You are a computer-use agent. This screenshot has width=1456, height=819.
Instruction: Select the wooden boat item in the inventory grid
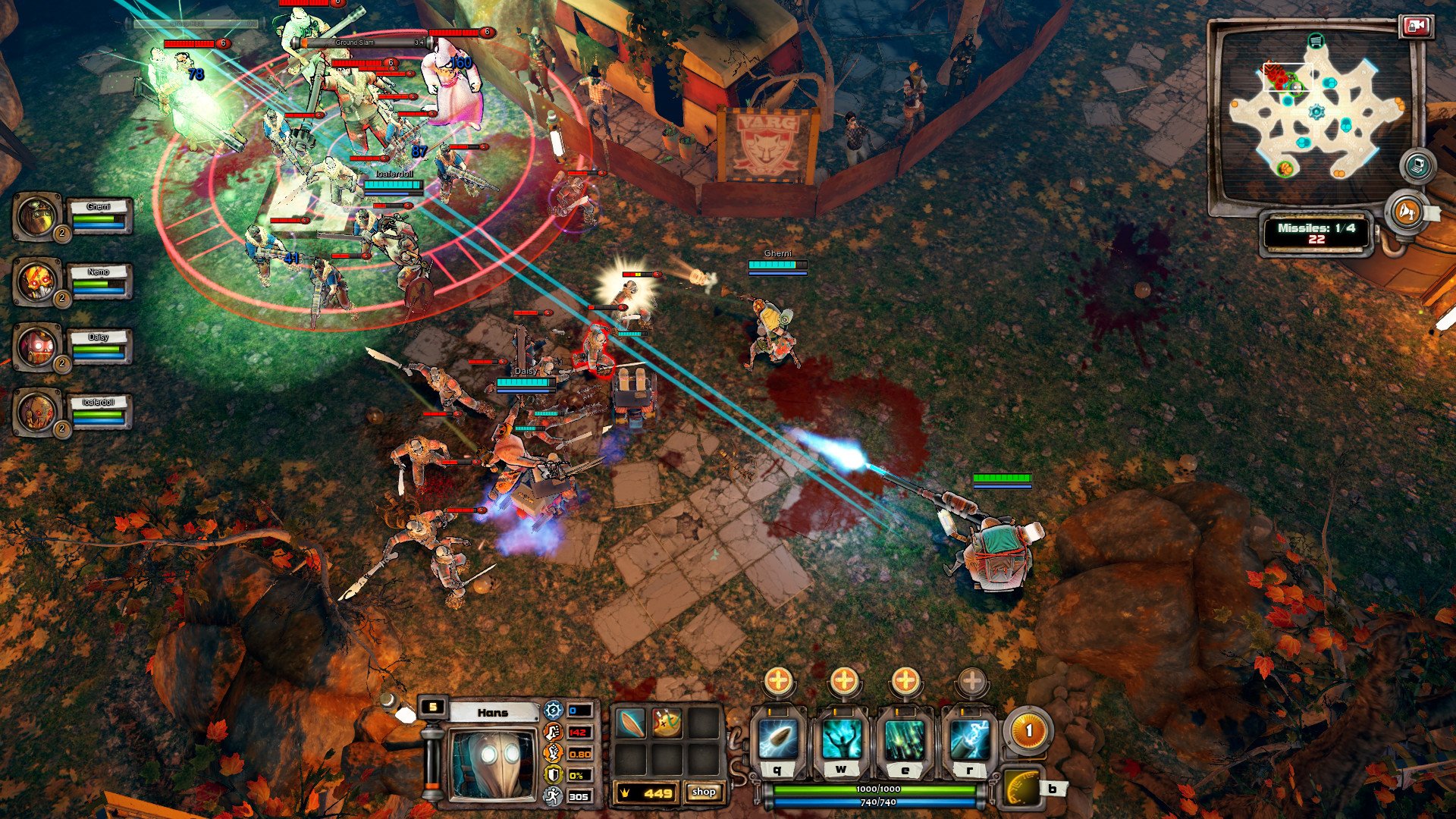coord(630,723)
